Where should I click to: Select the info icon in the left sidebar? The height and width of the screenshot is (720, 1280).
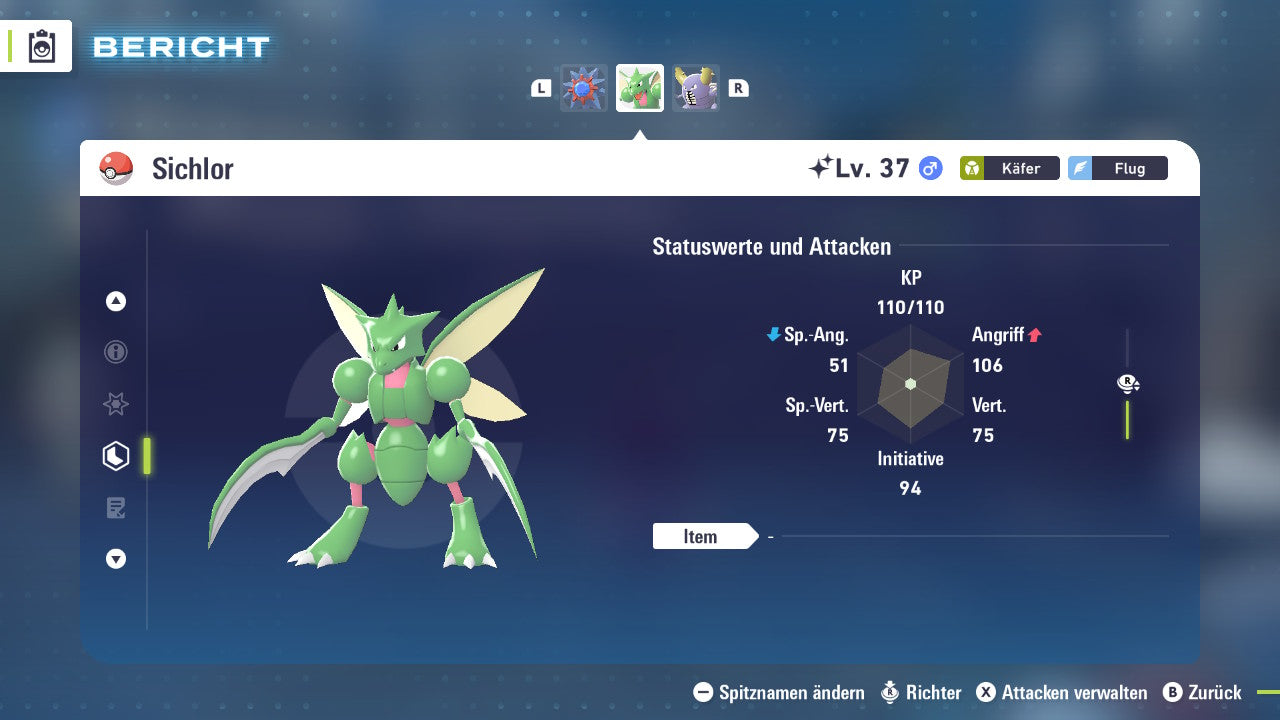[115, 352]
